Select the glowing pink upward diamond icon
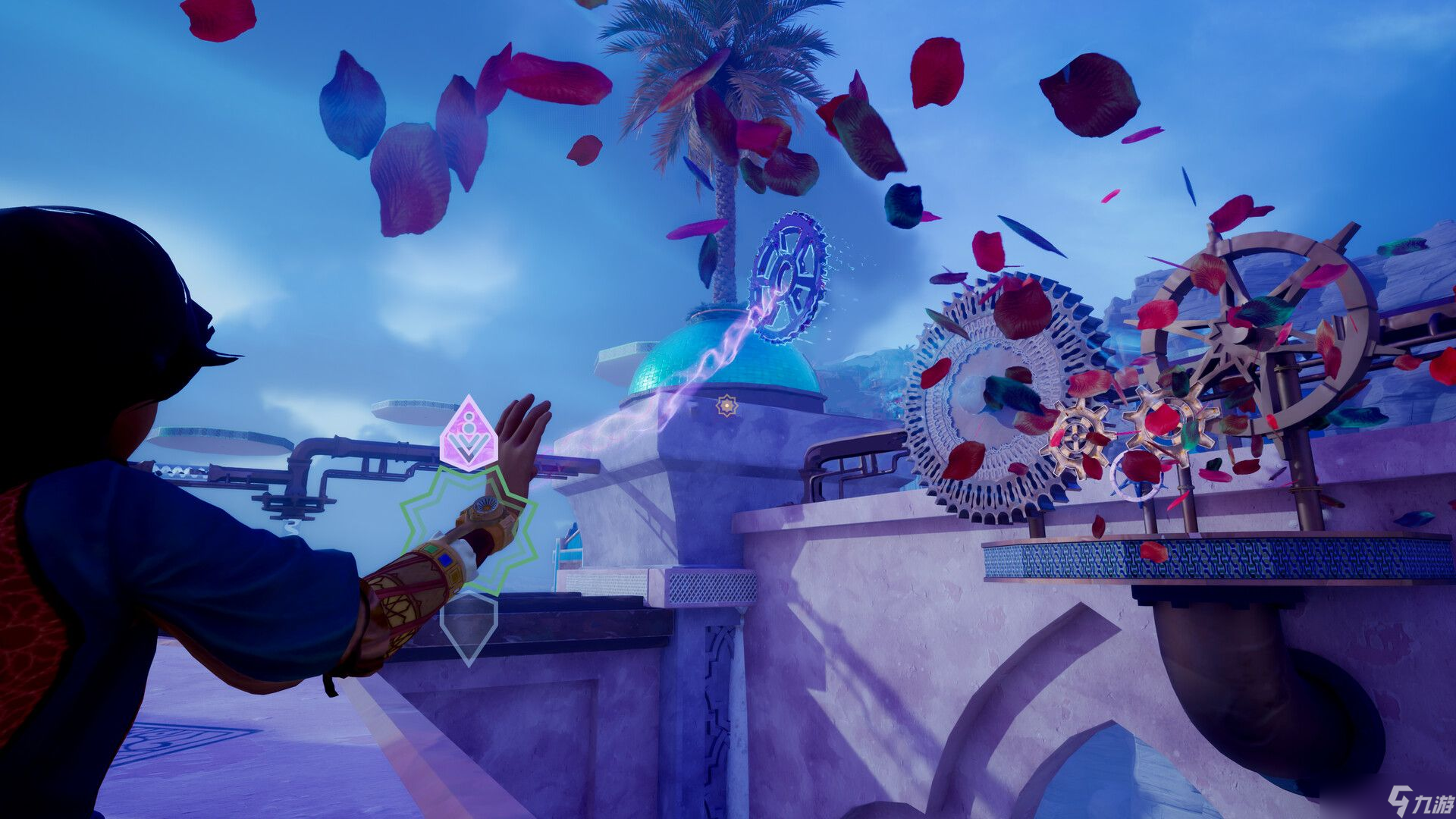1456x819 pixels. 469,435
